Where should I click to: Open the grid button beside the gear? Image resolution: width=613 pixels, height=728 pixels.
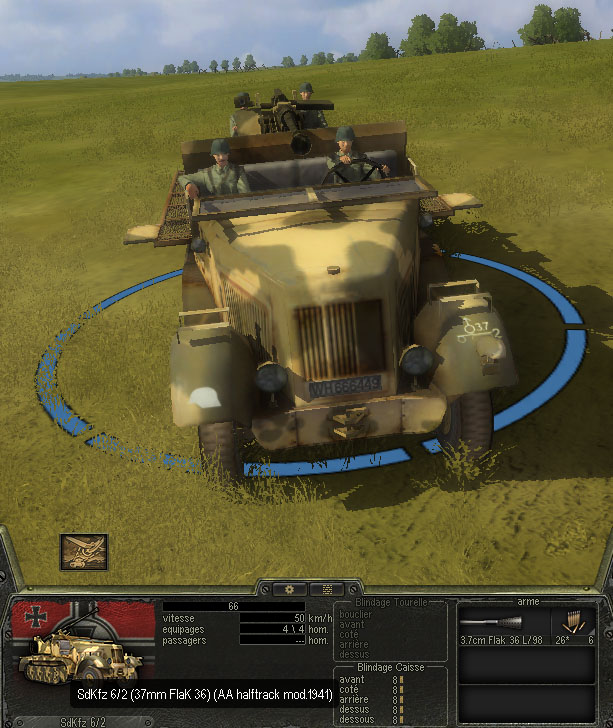(325, 589)
